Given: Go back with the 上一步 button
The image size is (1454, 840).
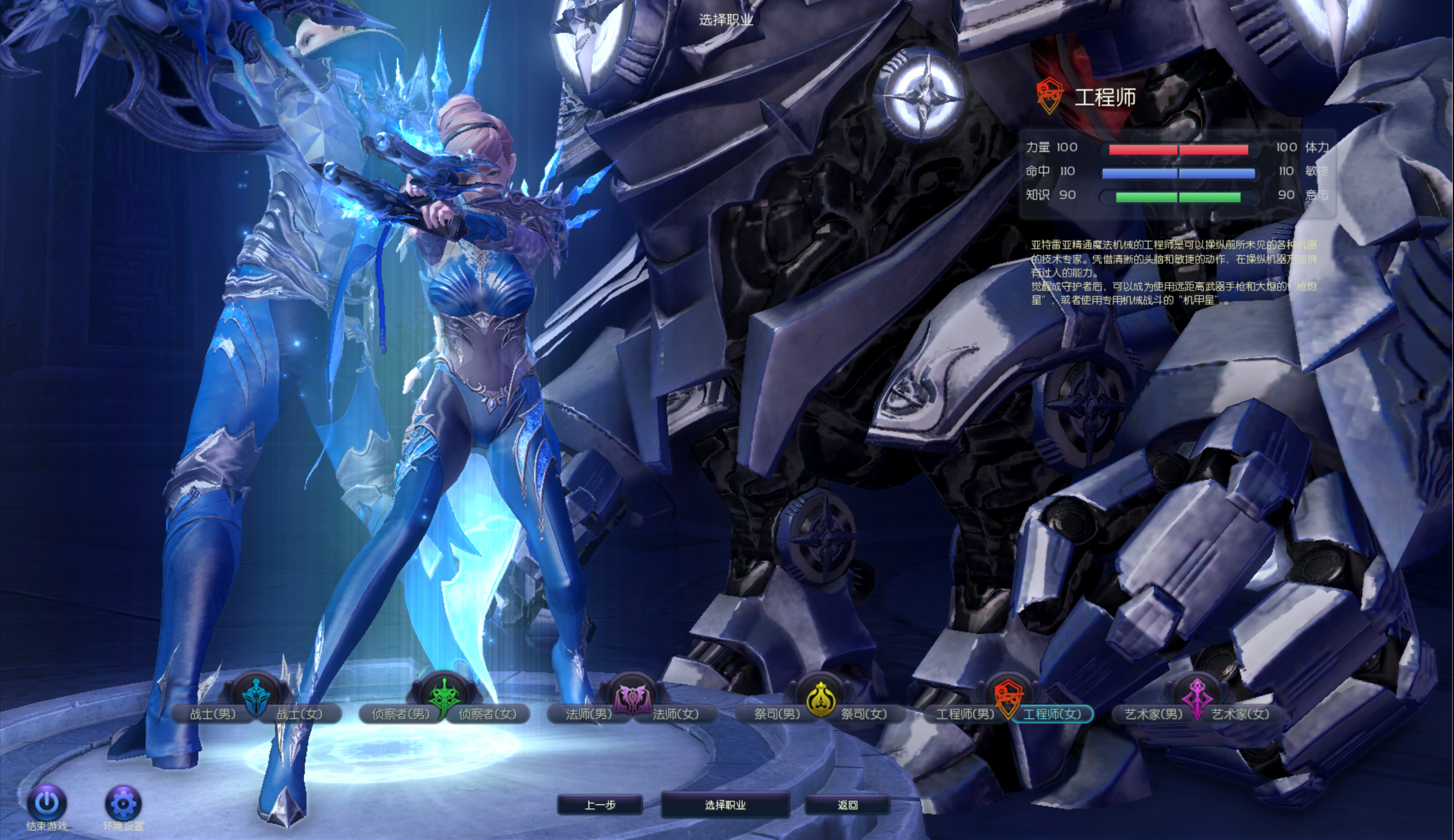Looking at the screenshot, I should pos(600,805).
